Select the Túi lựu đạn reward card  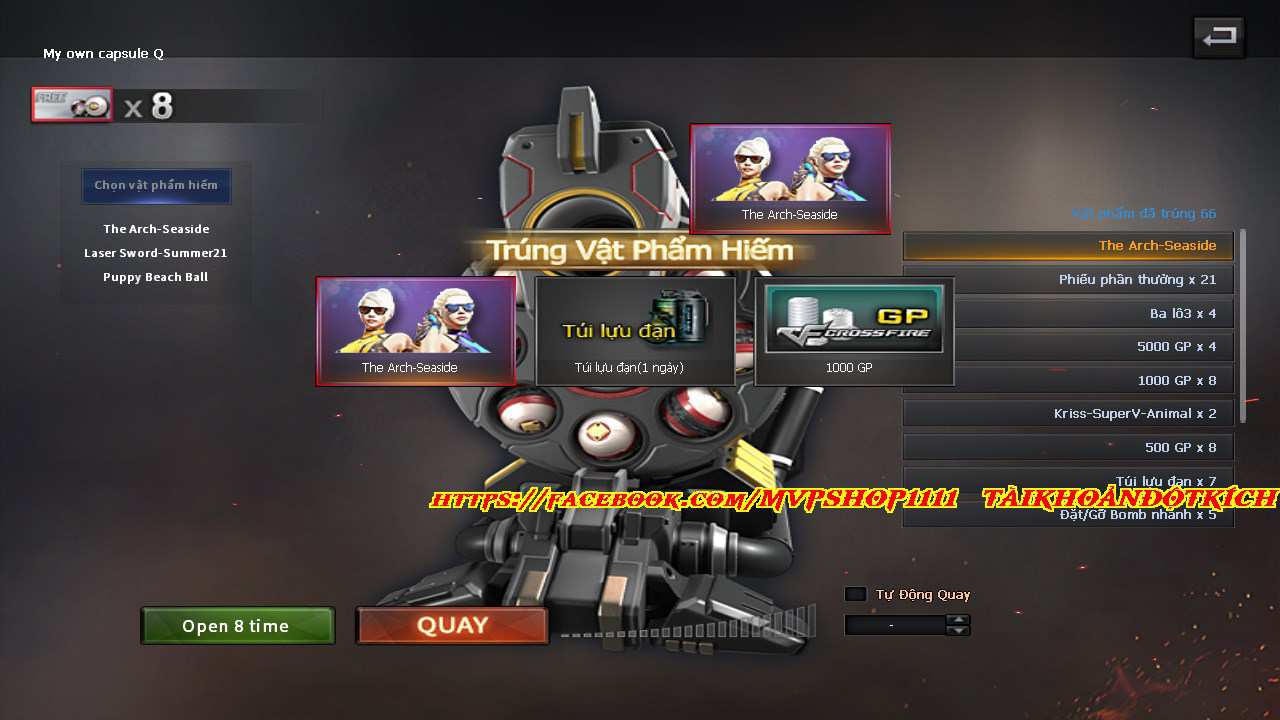tap(635, 331)
